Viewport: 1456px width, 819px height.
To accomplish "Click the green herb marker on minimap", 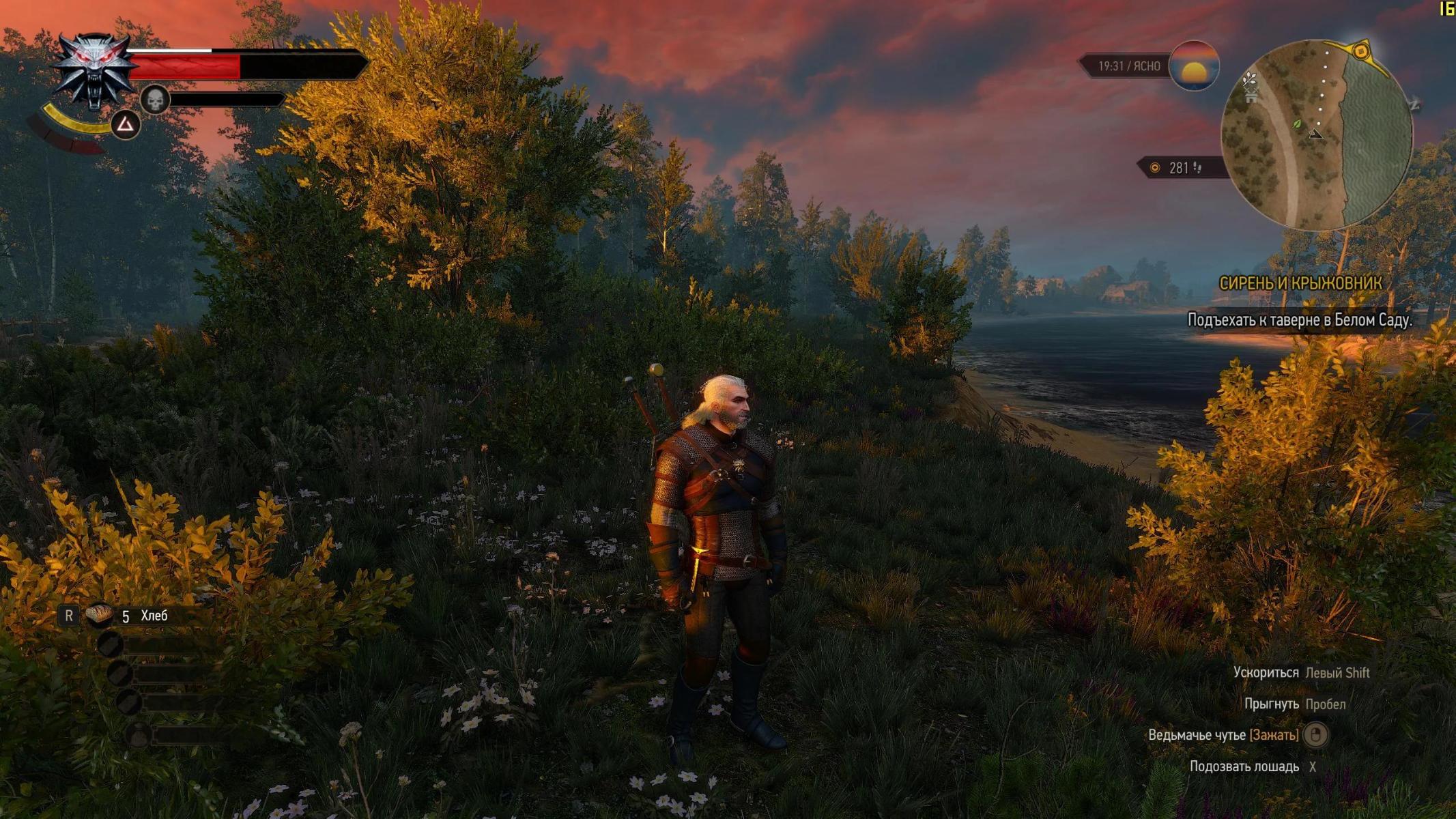I will click(x=1297, y=124).
